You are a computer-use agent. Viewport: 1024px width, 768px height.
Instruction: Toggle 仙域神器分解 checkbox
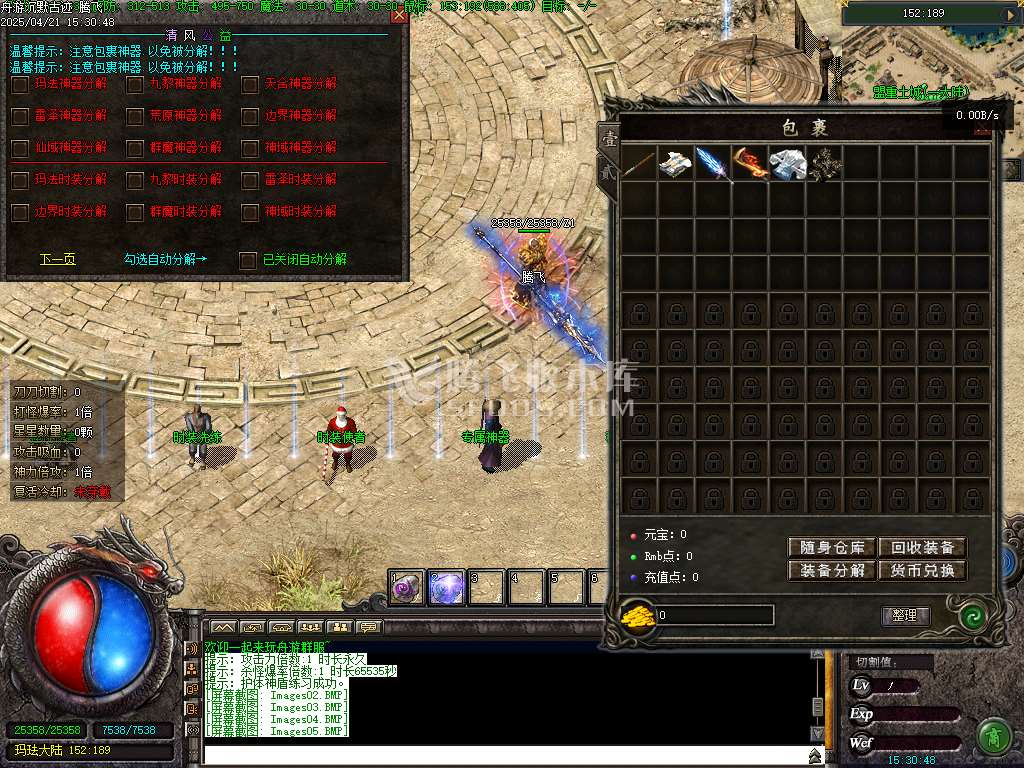click(20, 148)
